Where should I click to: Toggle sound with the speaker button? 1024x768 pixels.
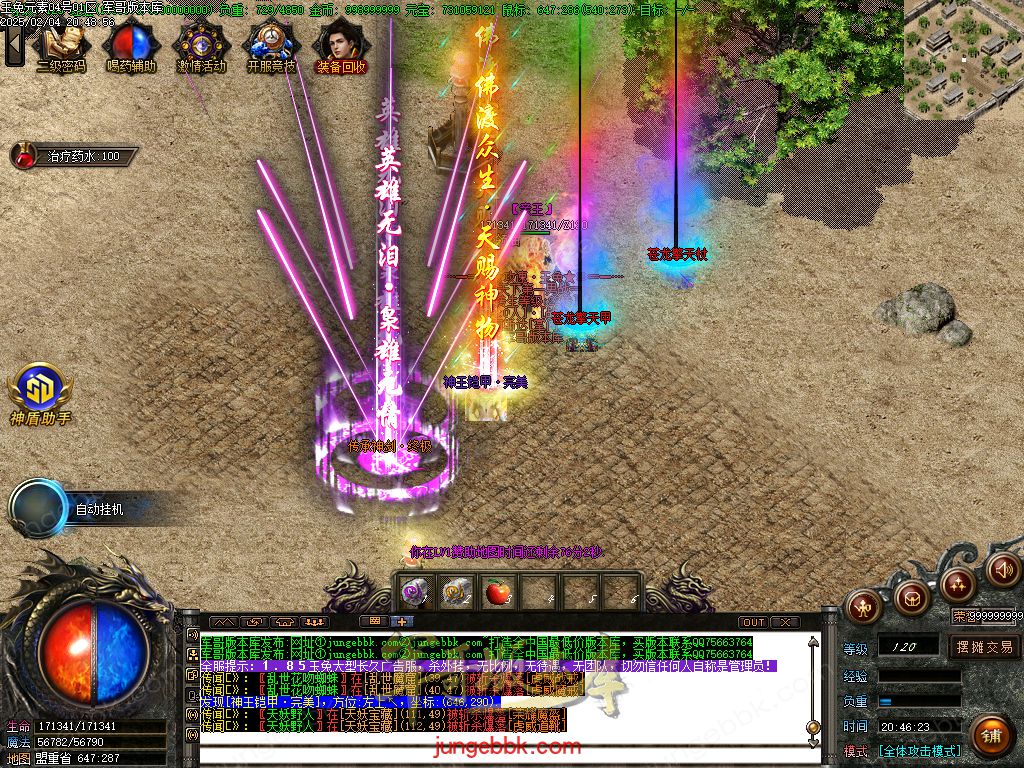(1001, 569)
